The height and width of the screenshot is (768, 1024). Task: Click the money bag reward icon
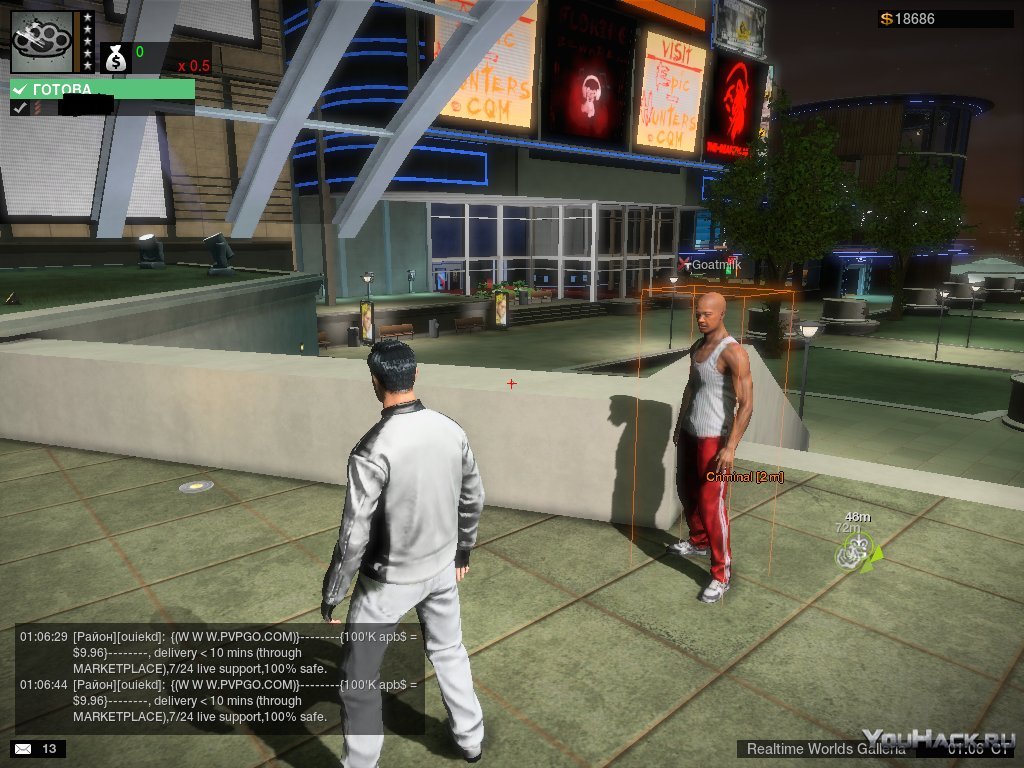(116, 57)
